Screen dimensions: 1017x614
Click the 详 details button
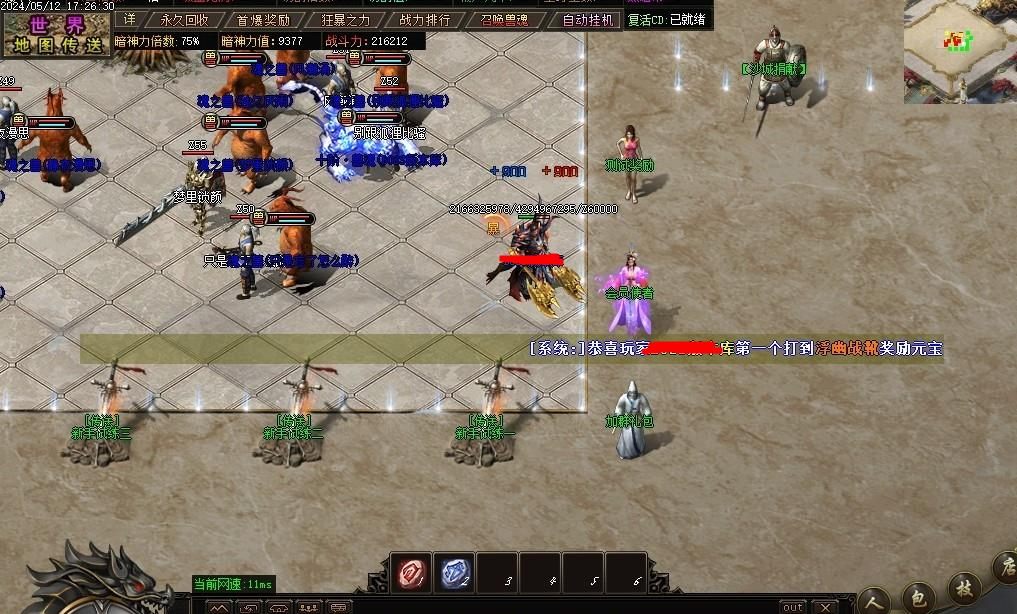[x=129, y=19]
